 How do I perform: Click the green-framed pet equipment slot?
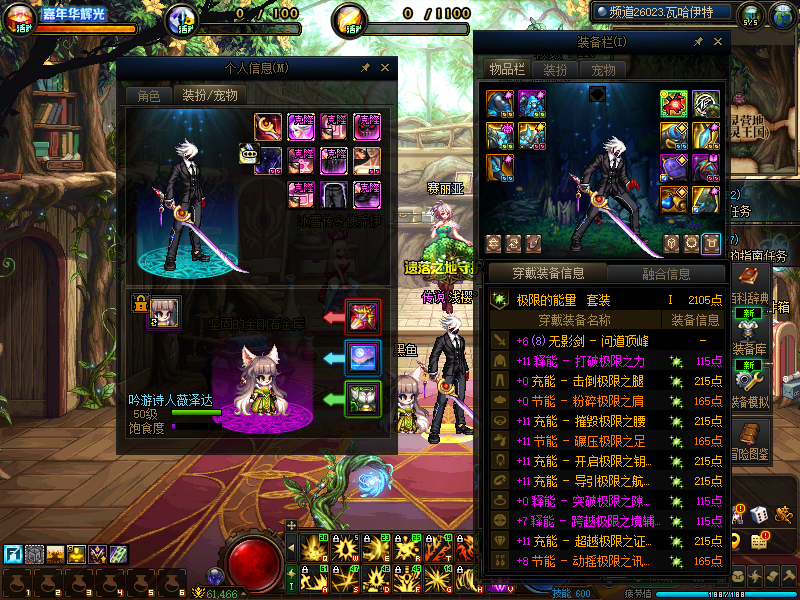coord(361,398)
